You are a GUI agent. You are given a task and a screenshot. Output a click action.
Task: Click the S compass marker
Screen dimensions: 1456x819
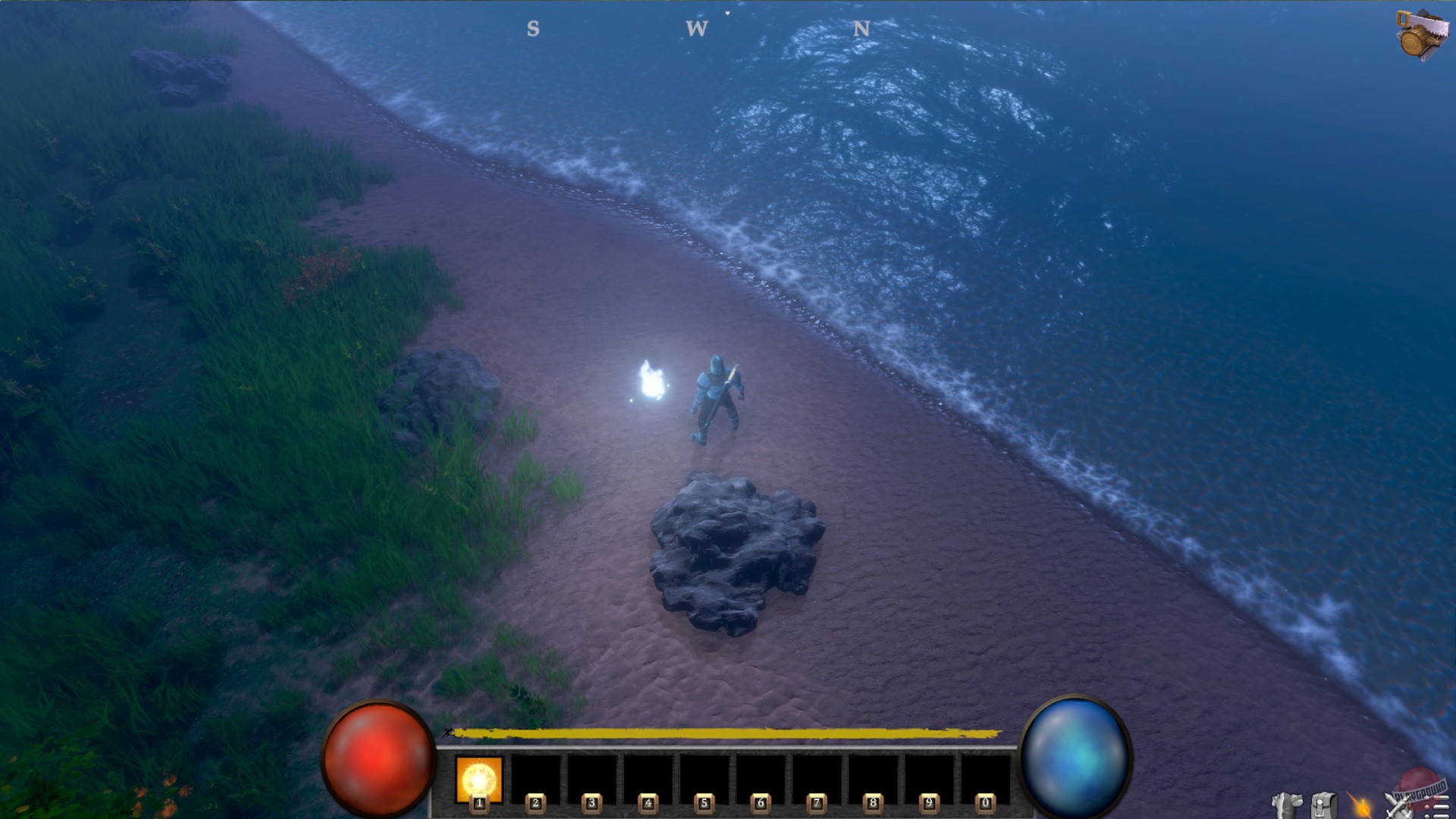[533, 29]
